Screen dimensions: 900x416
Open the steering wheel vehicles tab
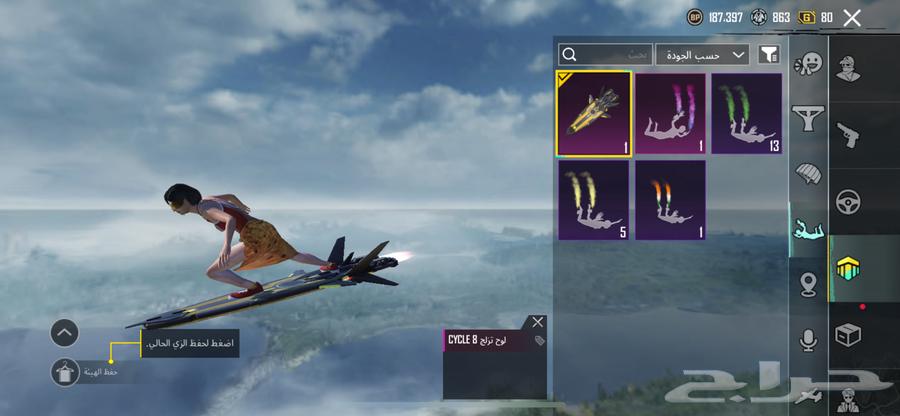tap(848, 200)
